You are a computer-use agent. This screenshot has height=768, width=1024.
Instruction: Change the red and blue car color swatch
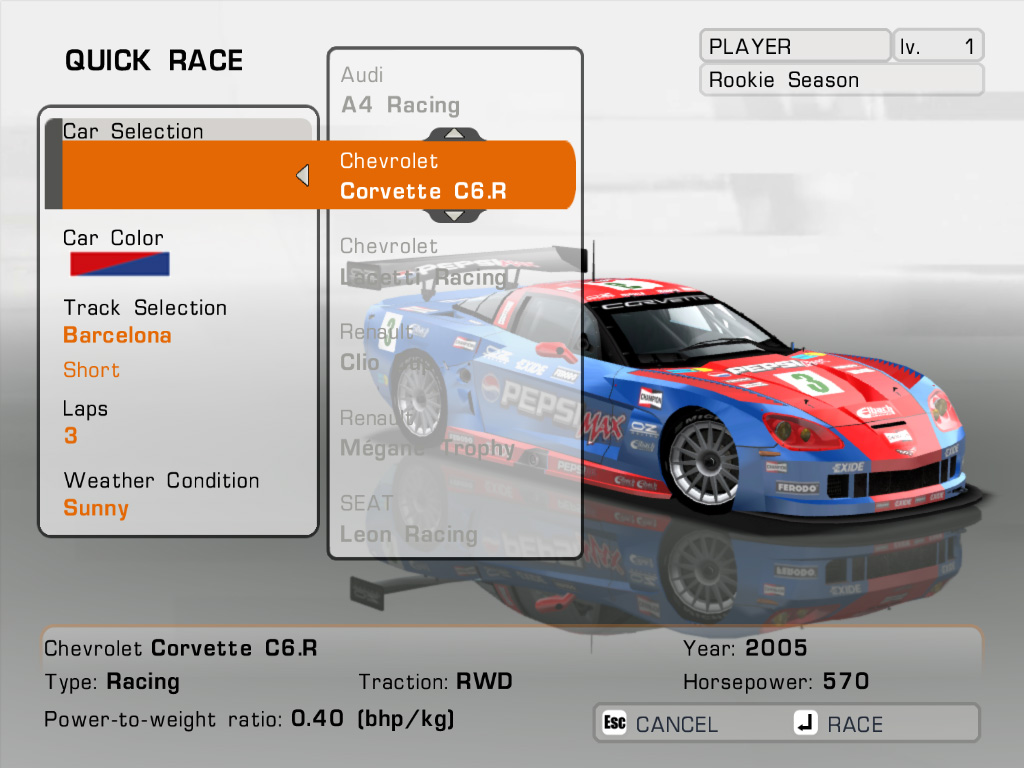[119, 264]
